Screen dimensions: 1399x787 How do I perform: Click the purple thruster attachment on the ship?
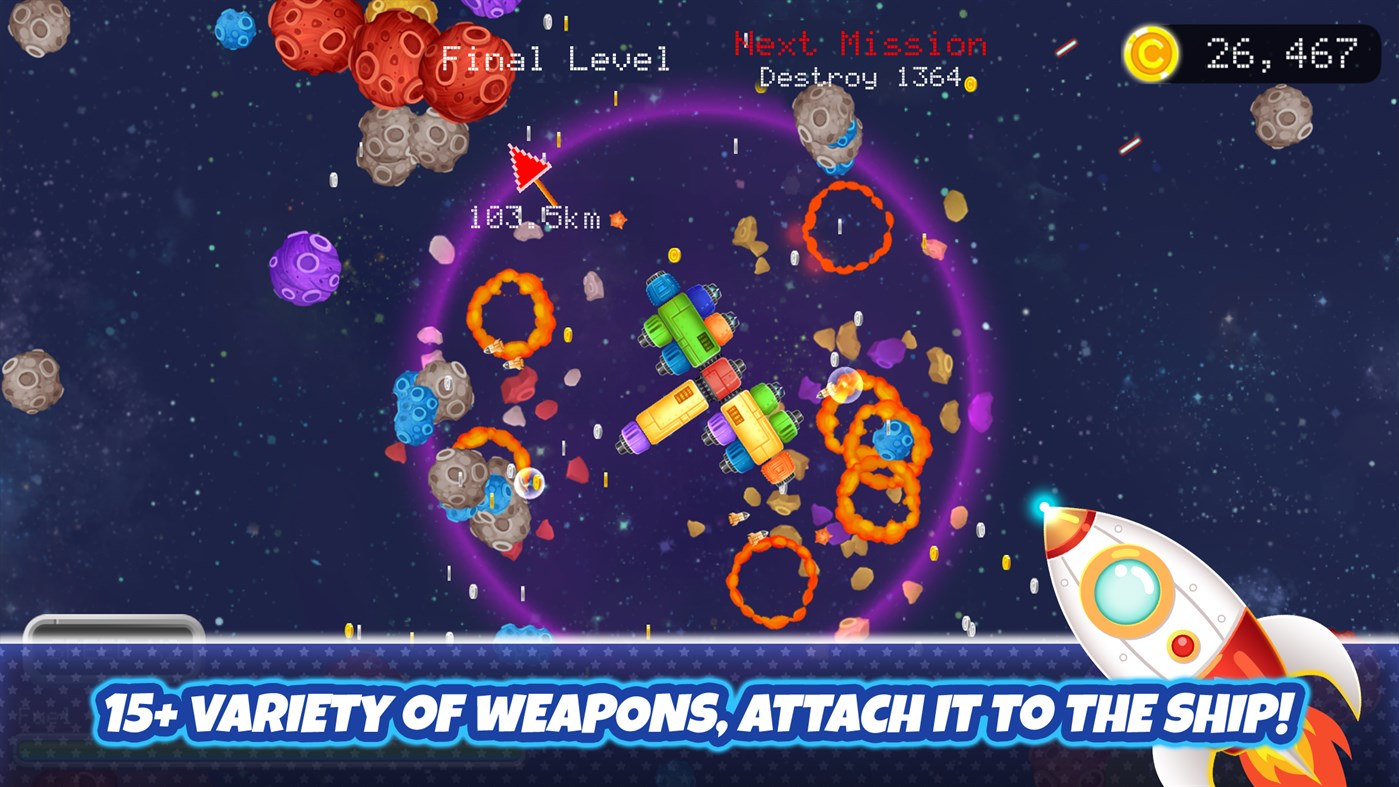tap(632, 437)
